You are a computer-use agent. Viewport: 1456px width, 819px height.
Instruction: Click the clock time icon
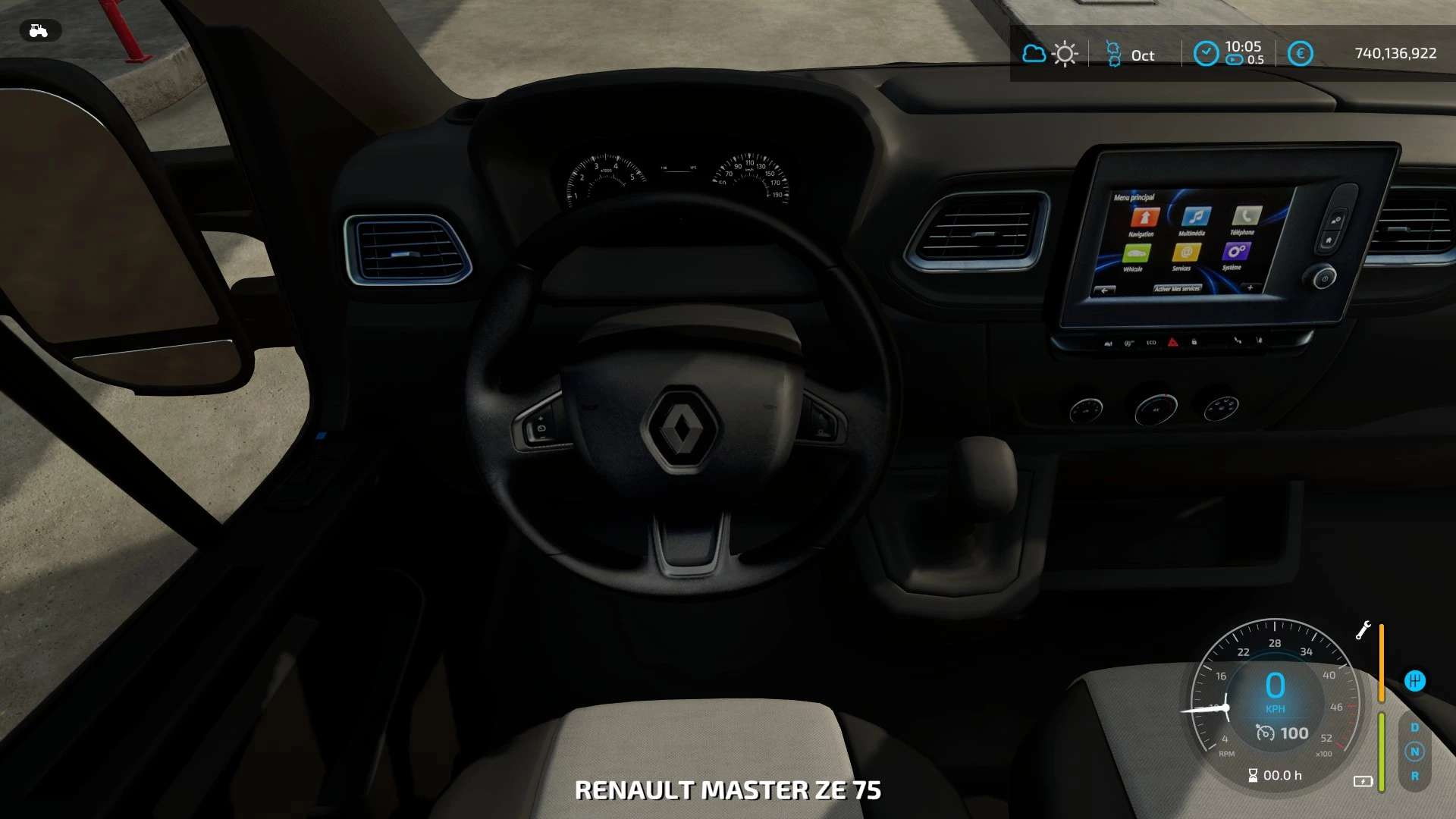[1206, 53]
